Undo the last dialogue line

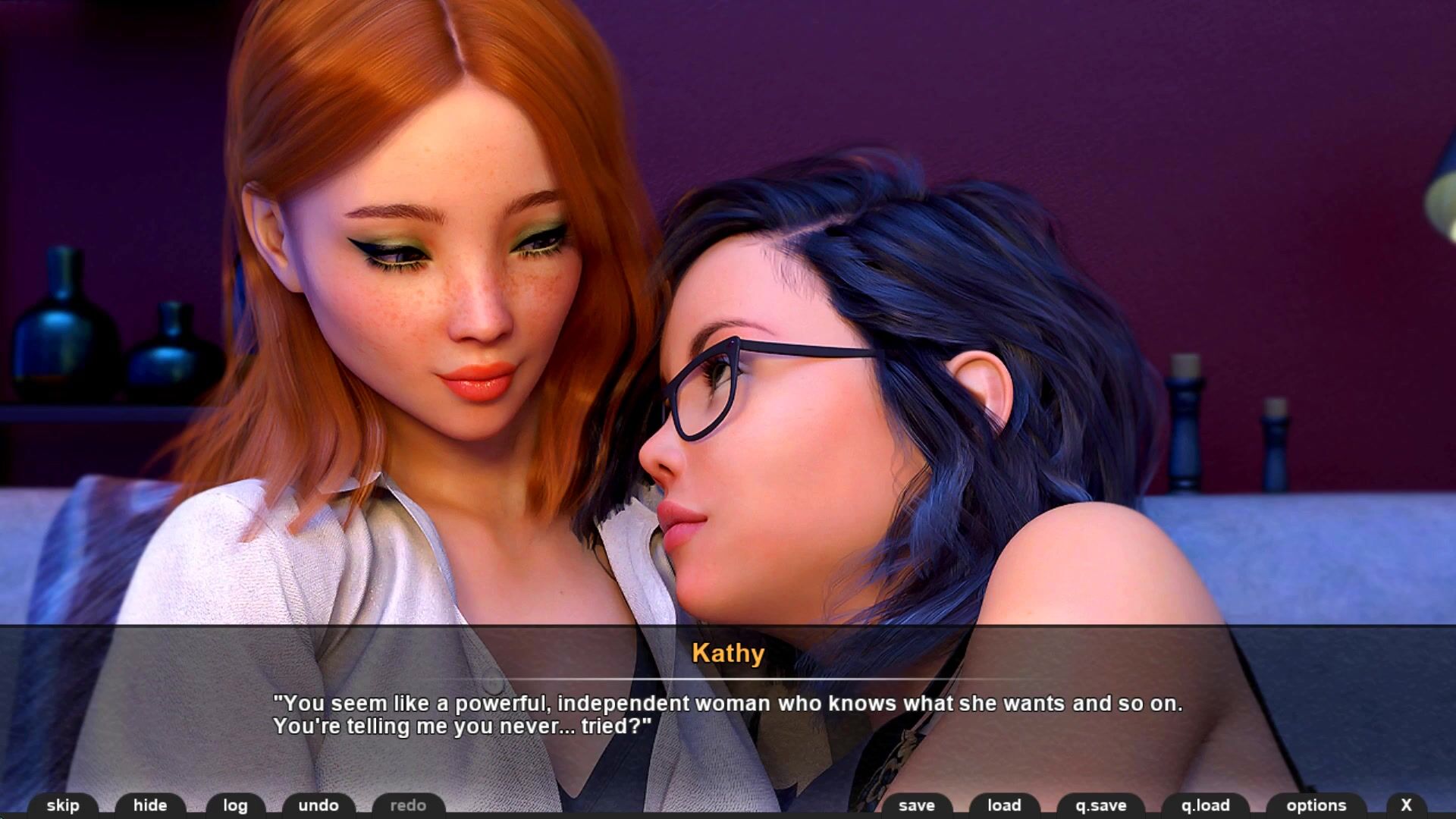click(318, 805)
